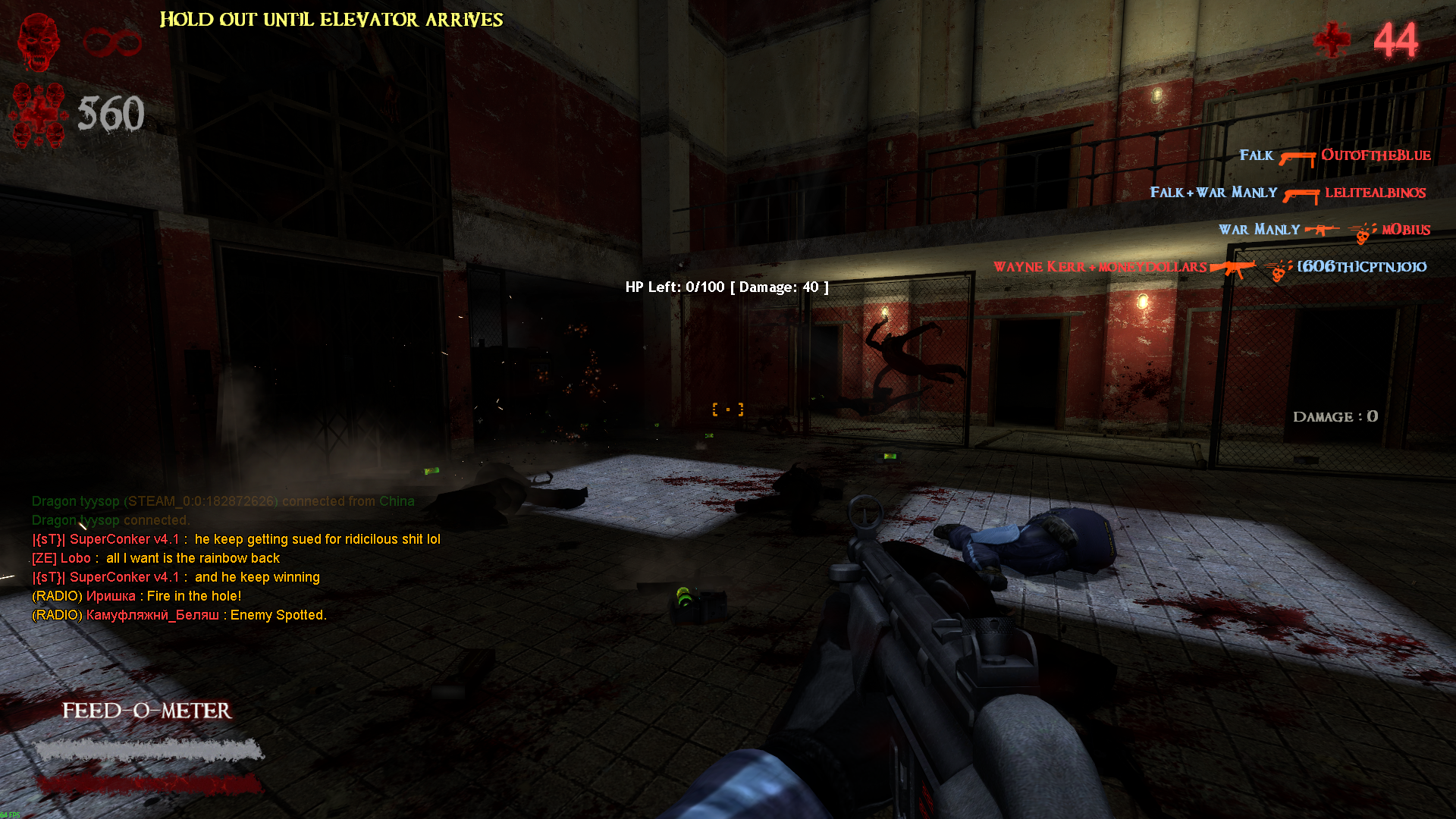The height and width of the screenshot is (819, 1456).
Task: Select the Falk killed OutOfTheBlue feed entry
Action: click(x=1335, y=156)
